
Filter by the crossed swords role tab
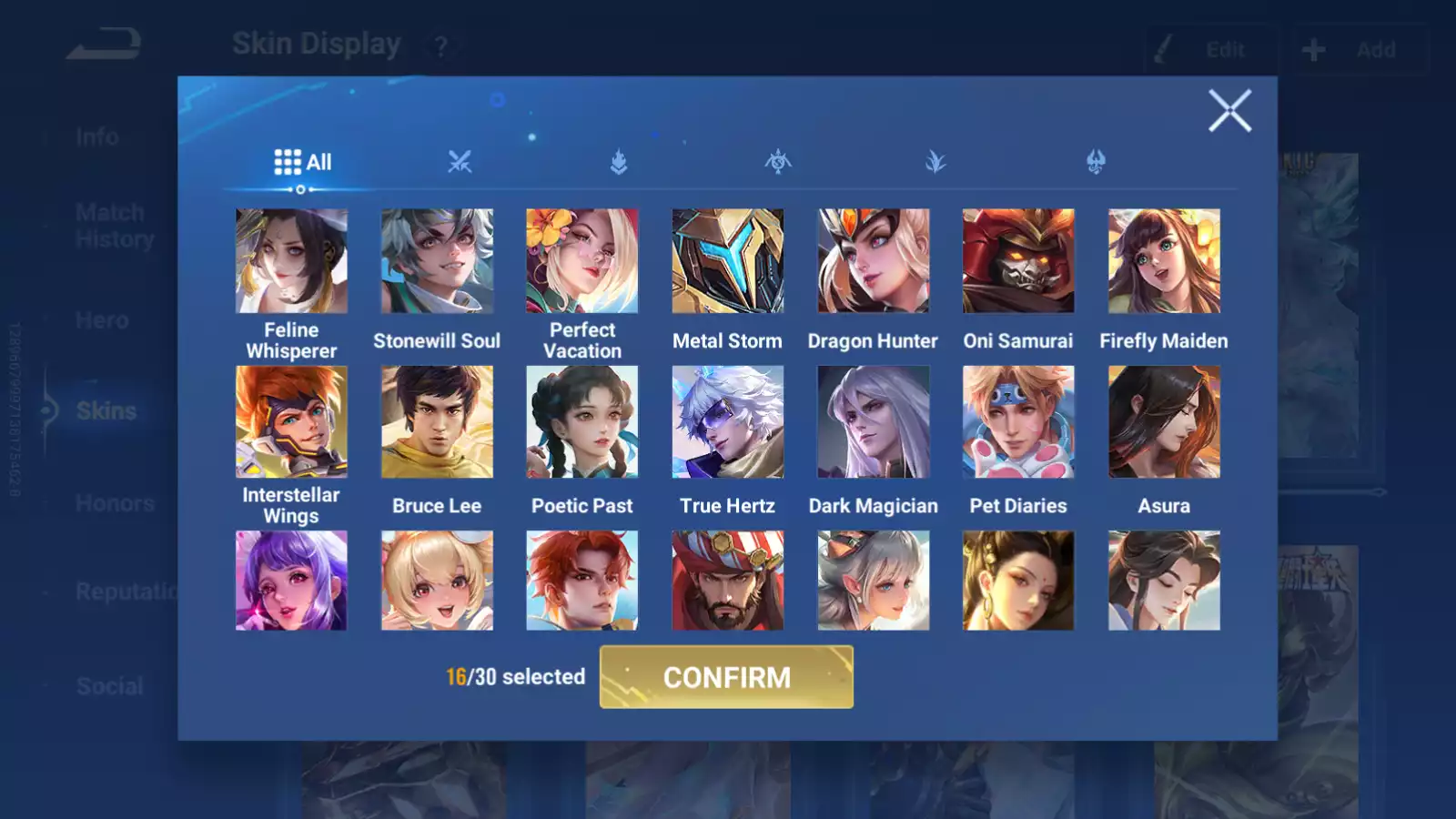tap(460, 163)
